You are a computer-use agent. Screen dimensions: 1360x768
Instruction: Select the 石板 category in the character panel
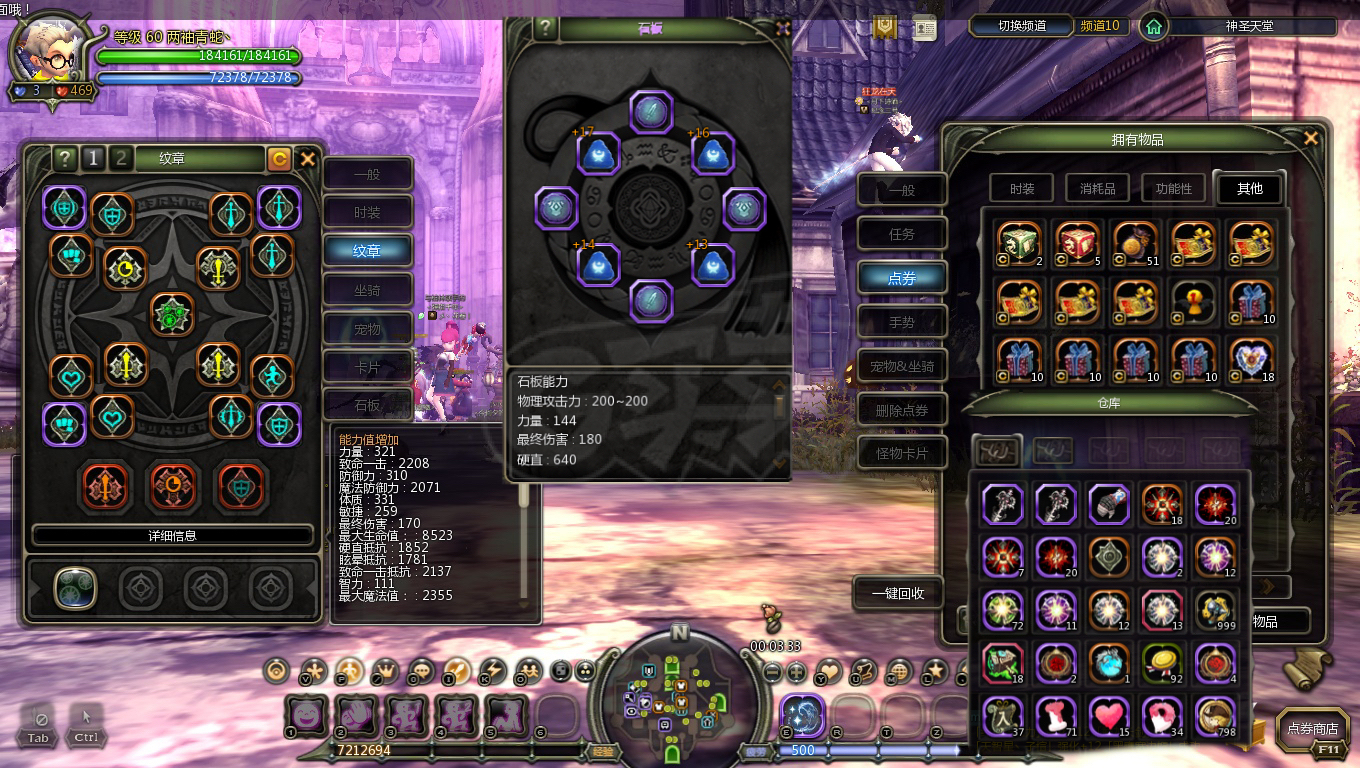(368, 404)
